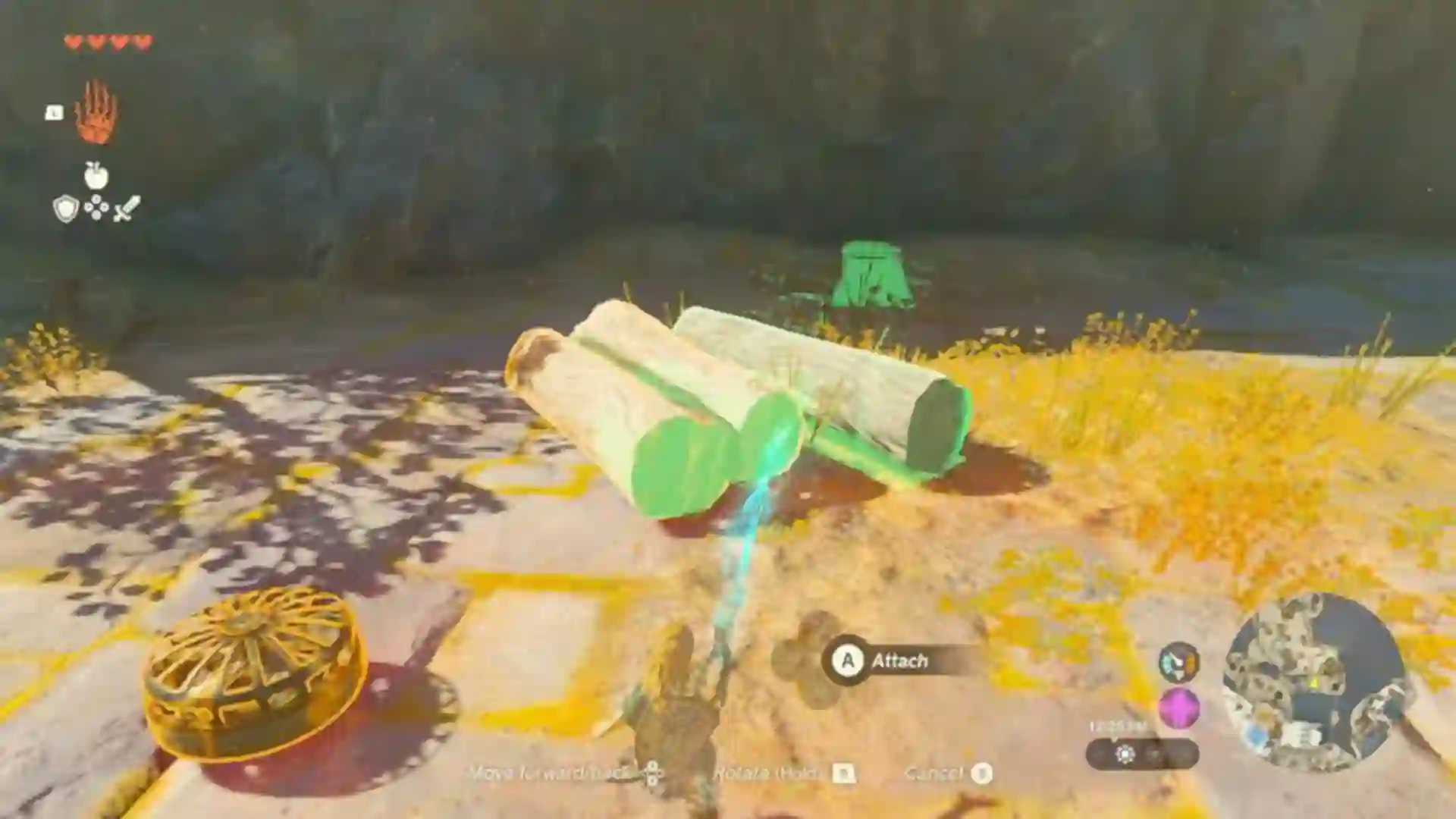Click the apple food indicator icon
The width and height of the screenshot is (1456, 819).
(97, 176)
